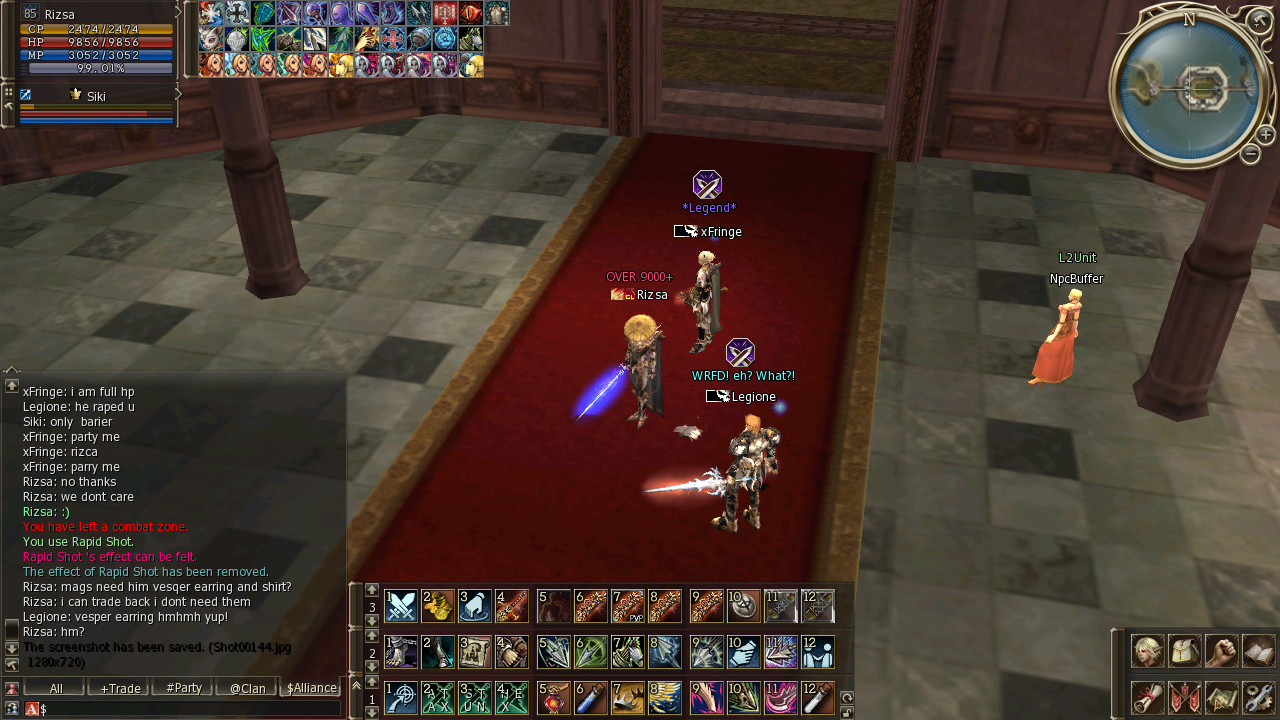Viewport: 1280px width, 720px height.
Task: Open the clan banners icon
Action: pyautogui.click(x=1184, y=697)
